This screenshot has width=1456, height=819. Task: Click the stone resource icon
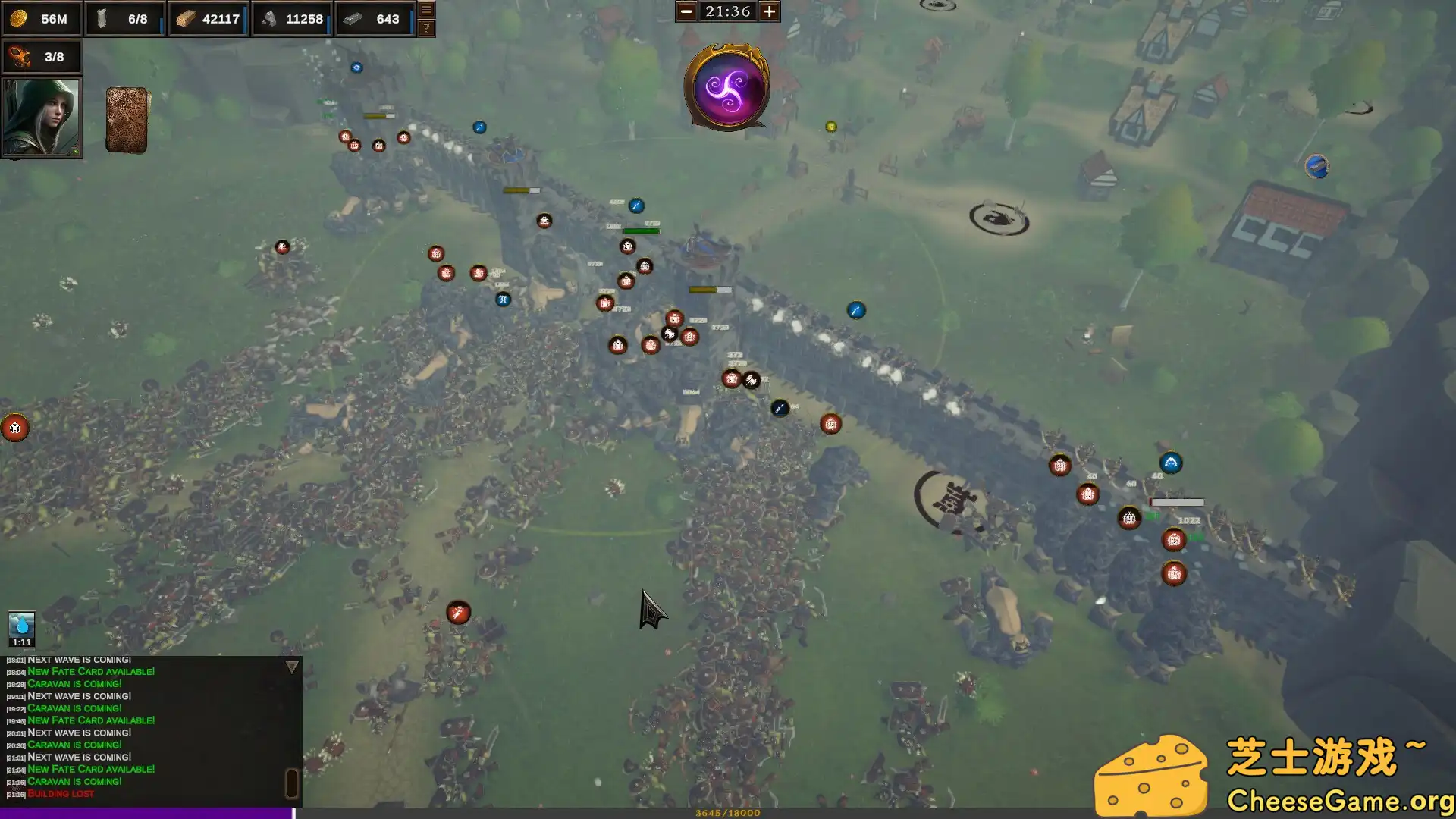click(269, 19)
